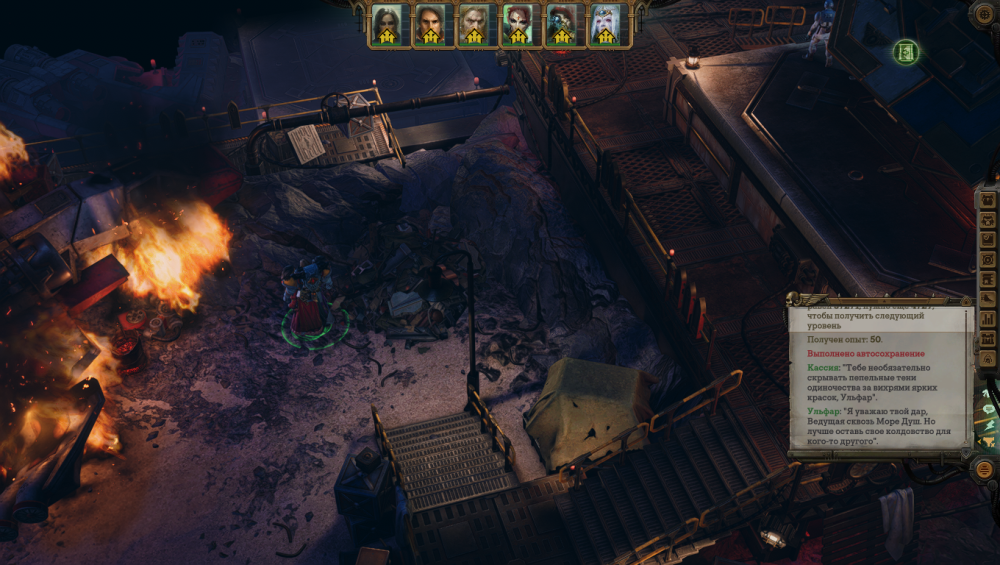The image size is (1000, 565).
Task: Select the white-haired jeweled woman portrait
Action: [x=606, y=23]
